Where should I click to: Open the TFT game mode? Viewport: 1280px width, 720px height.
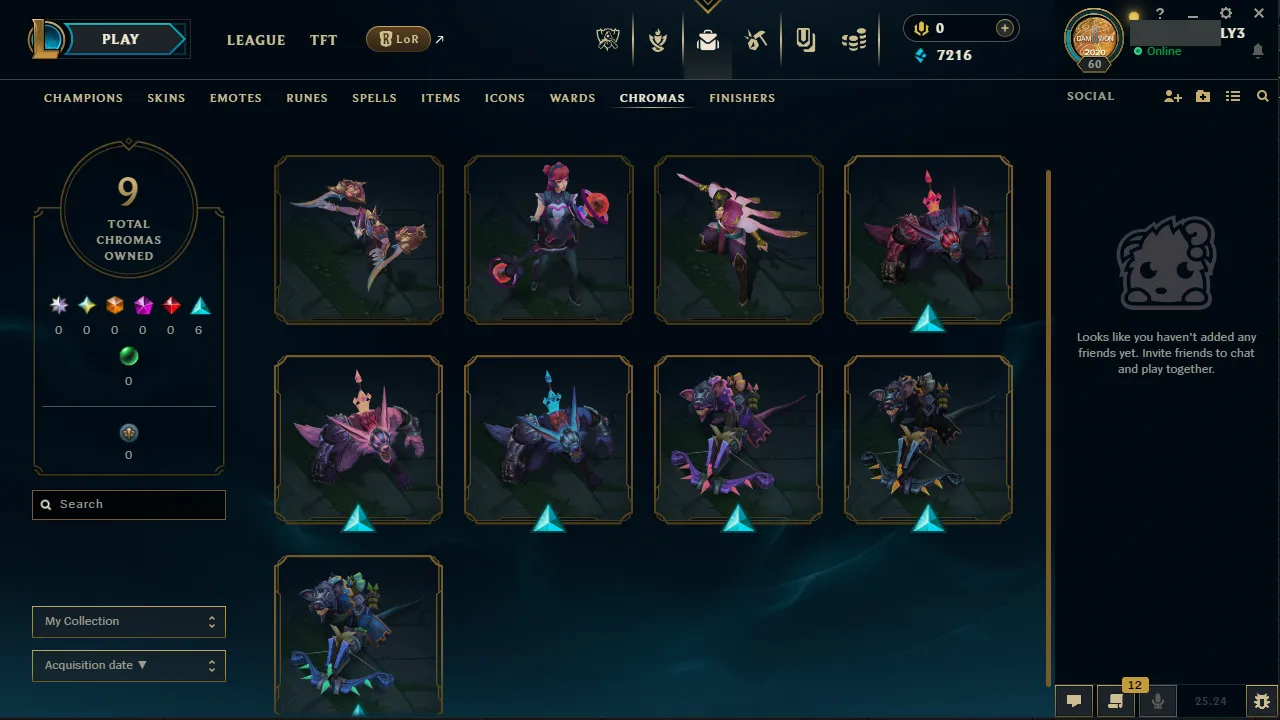pyautogui.click(x=323, y=40)
